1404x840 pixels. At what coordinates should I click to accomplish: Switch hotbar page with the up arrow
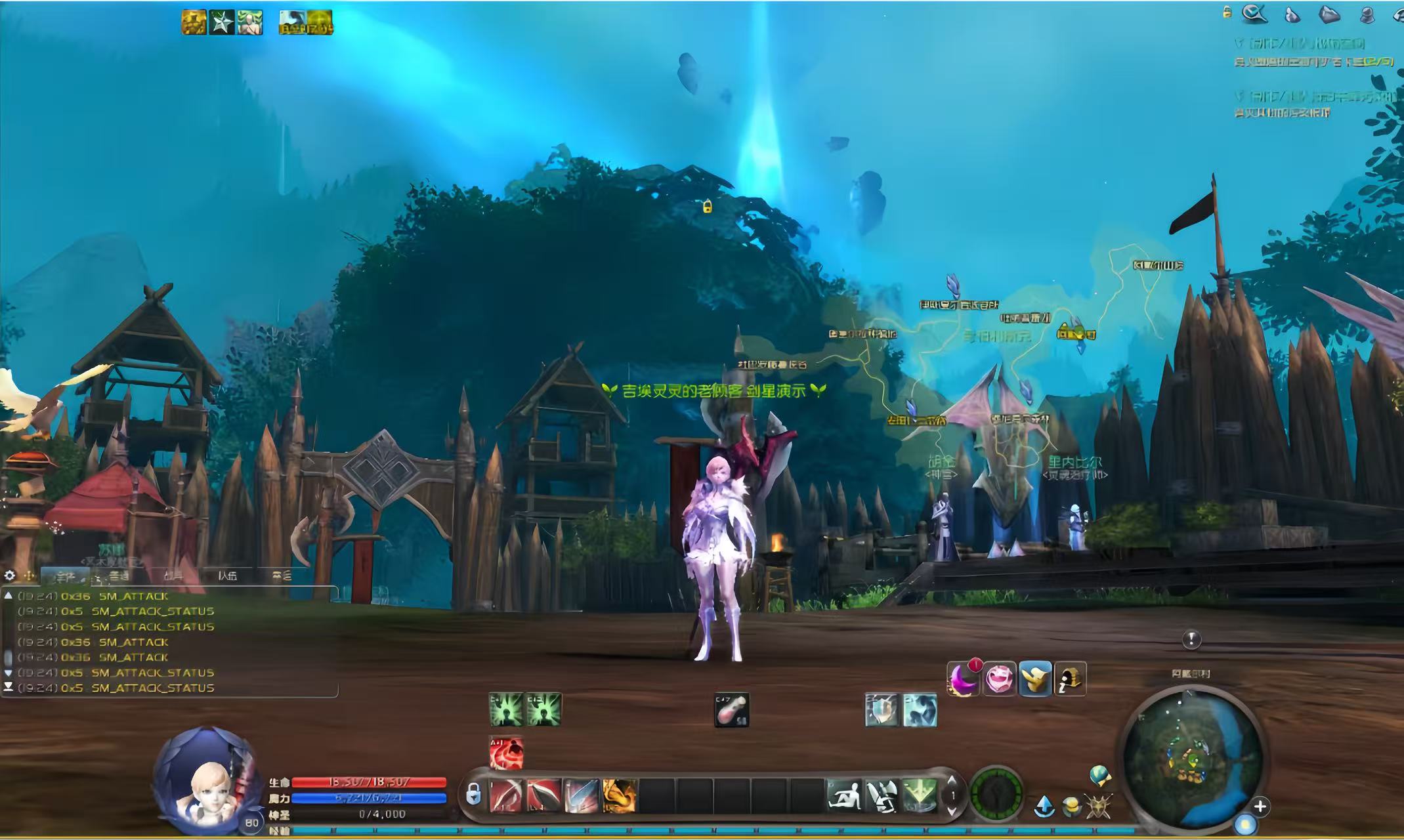coord(952,781)
